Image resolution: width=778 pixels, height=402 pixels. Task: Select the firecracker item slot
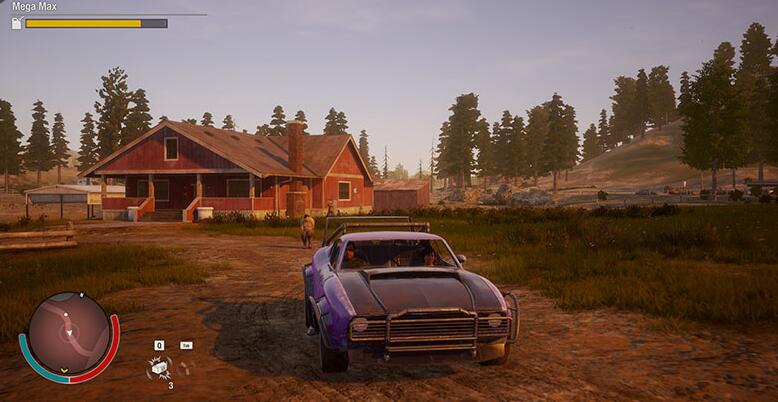click(158, 368)
